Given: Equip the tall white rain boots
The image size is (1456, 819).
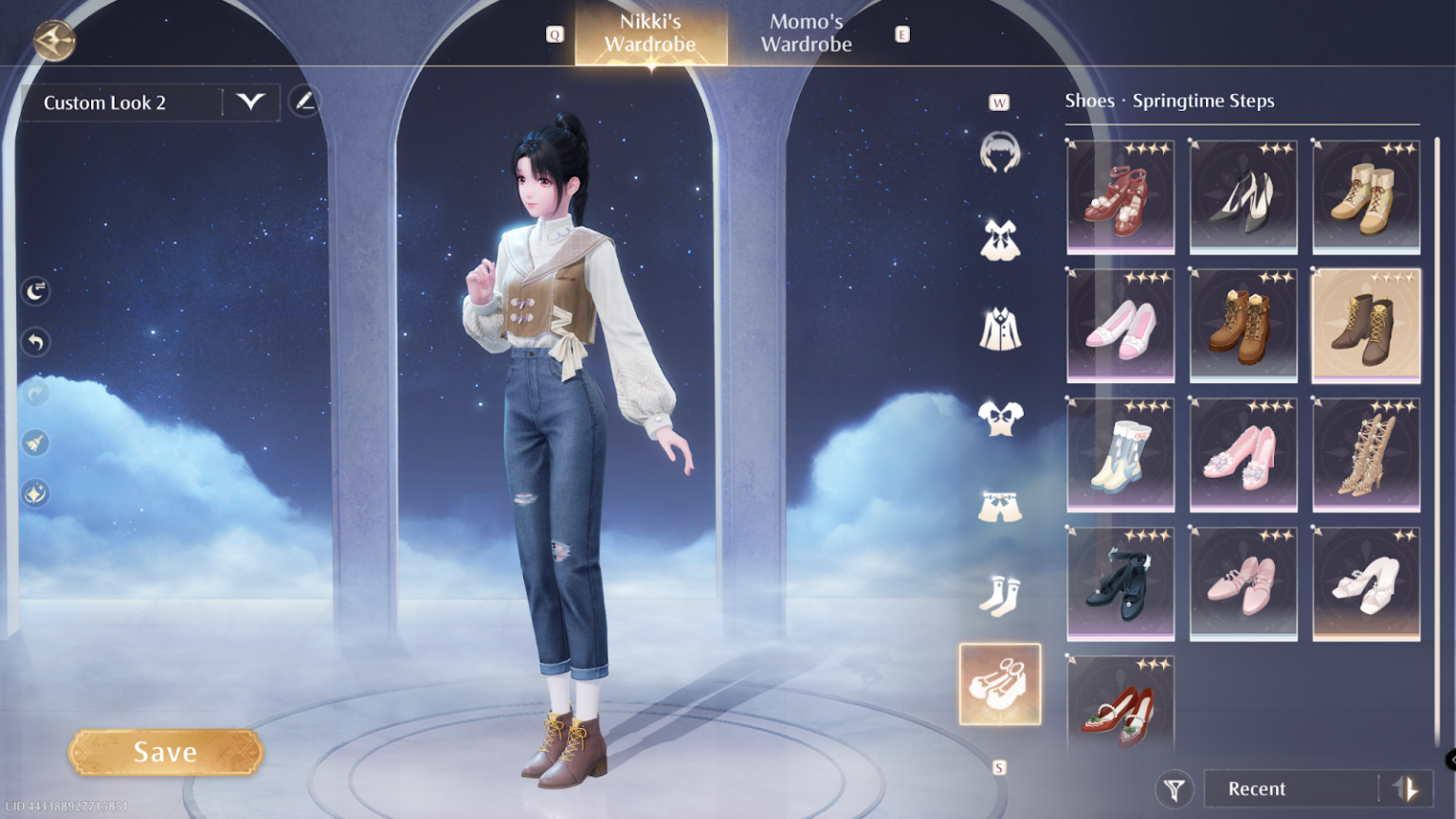Looking at the screenshot, I should pyautogui.click(x=1120, y=454).
